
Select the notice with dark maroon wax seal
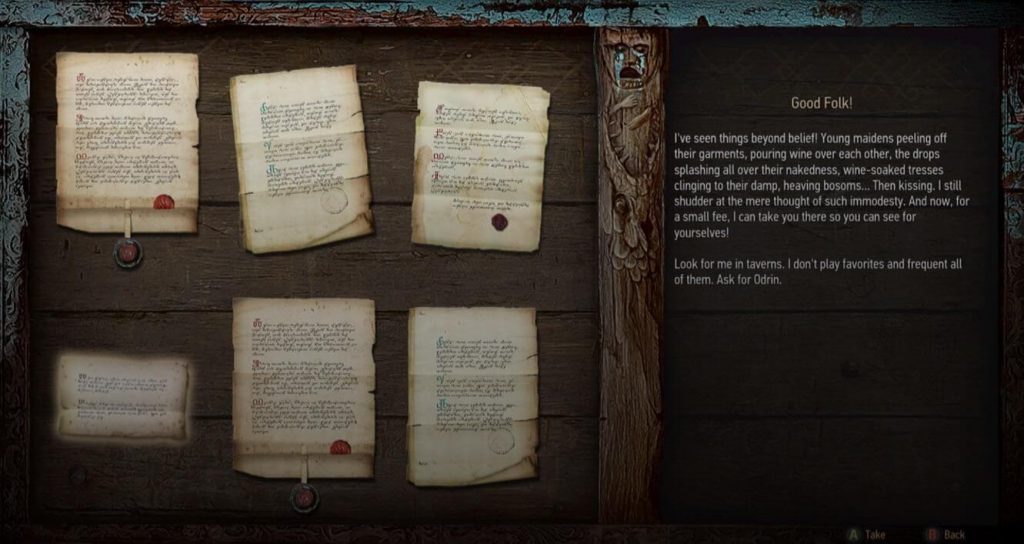pos(480,166)
